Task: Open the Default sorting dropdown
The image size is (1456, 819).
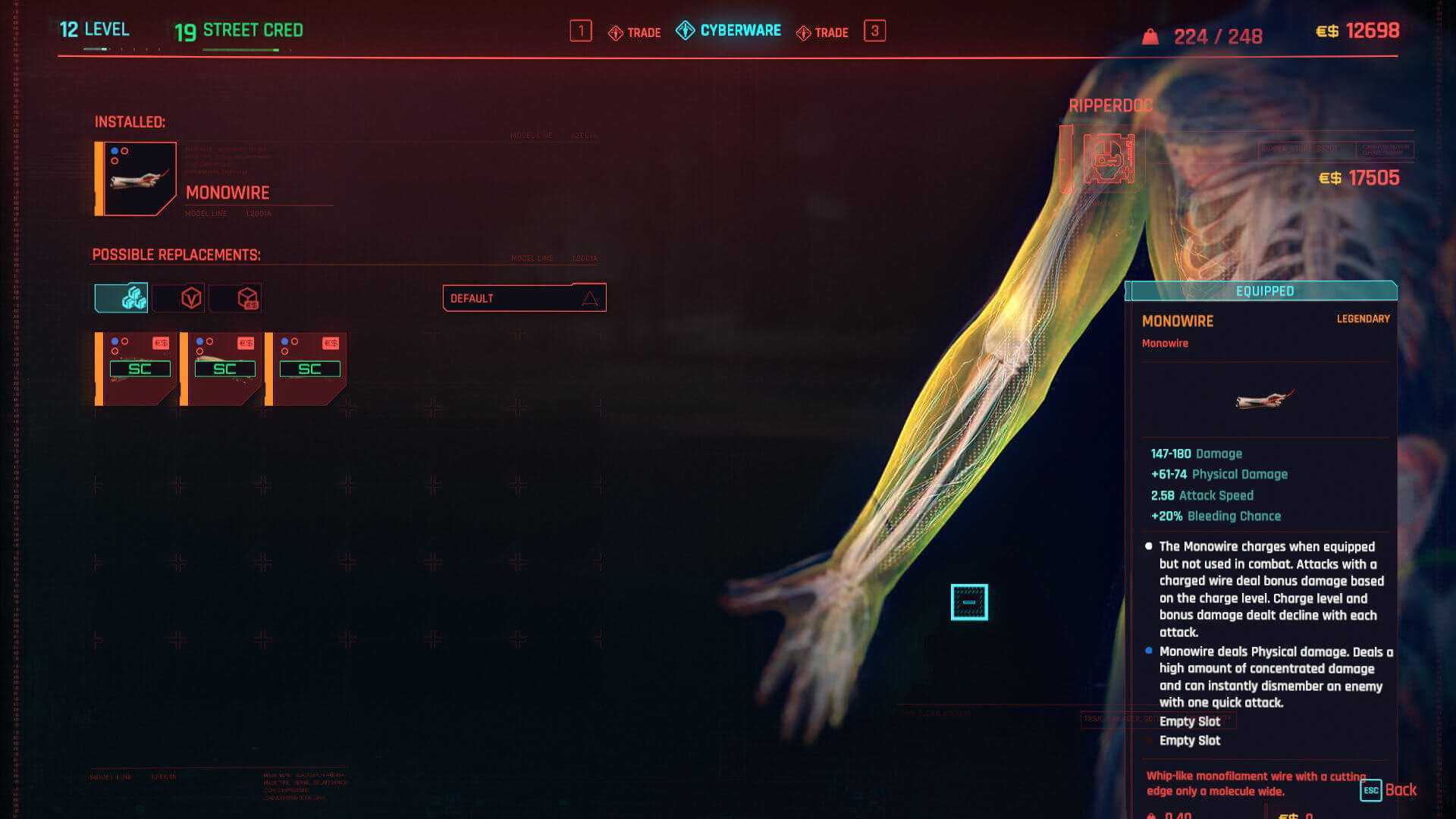Action: point(524,298)
